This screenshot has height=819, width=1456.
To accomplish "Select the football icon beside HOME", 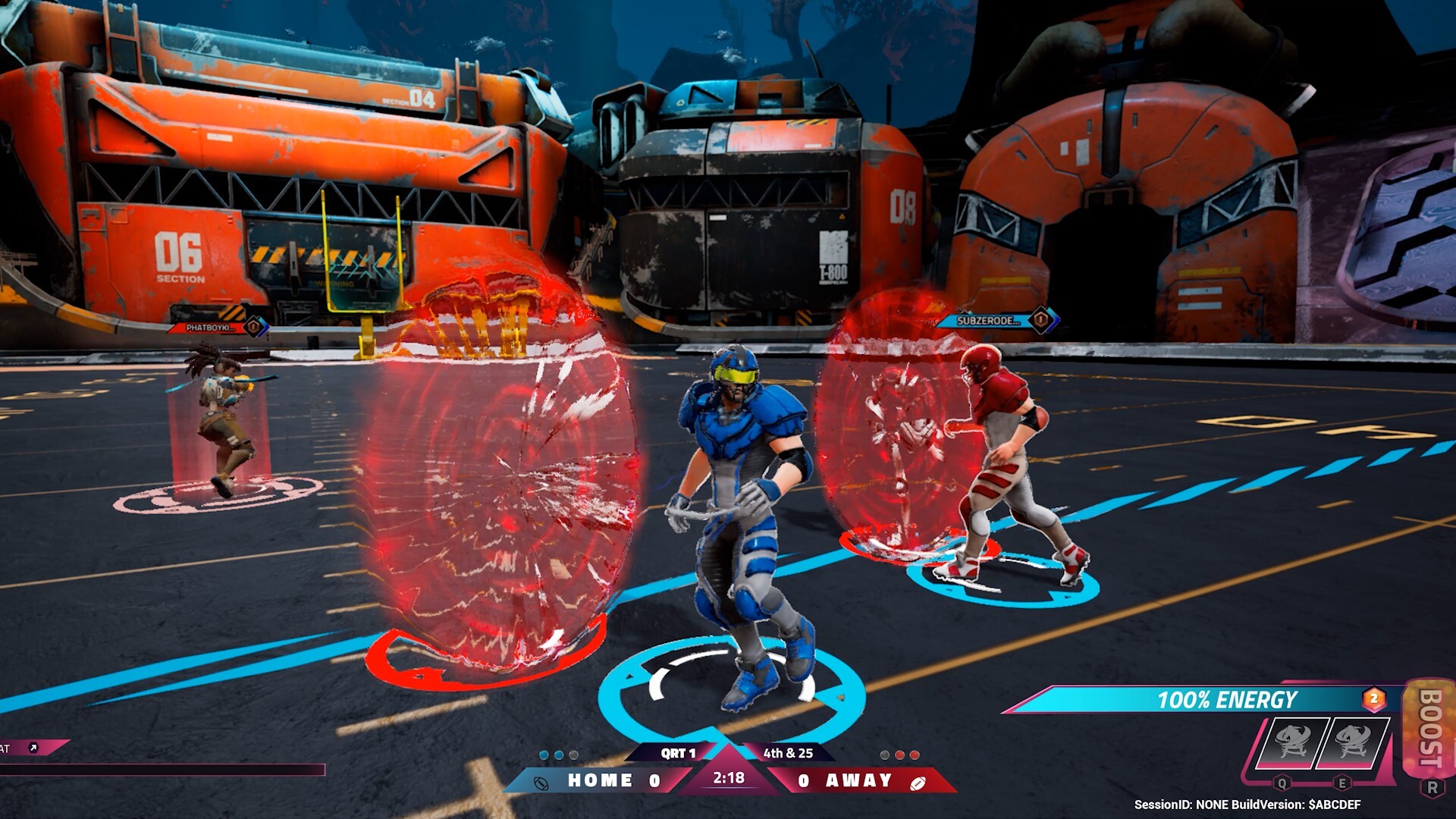I will pyautogui.click(x=541, y=782).
